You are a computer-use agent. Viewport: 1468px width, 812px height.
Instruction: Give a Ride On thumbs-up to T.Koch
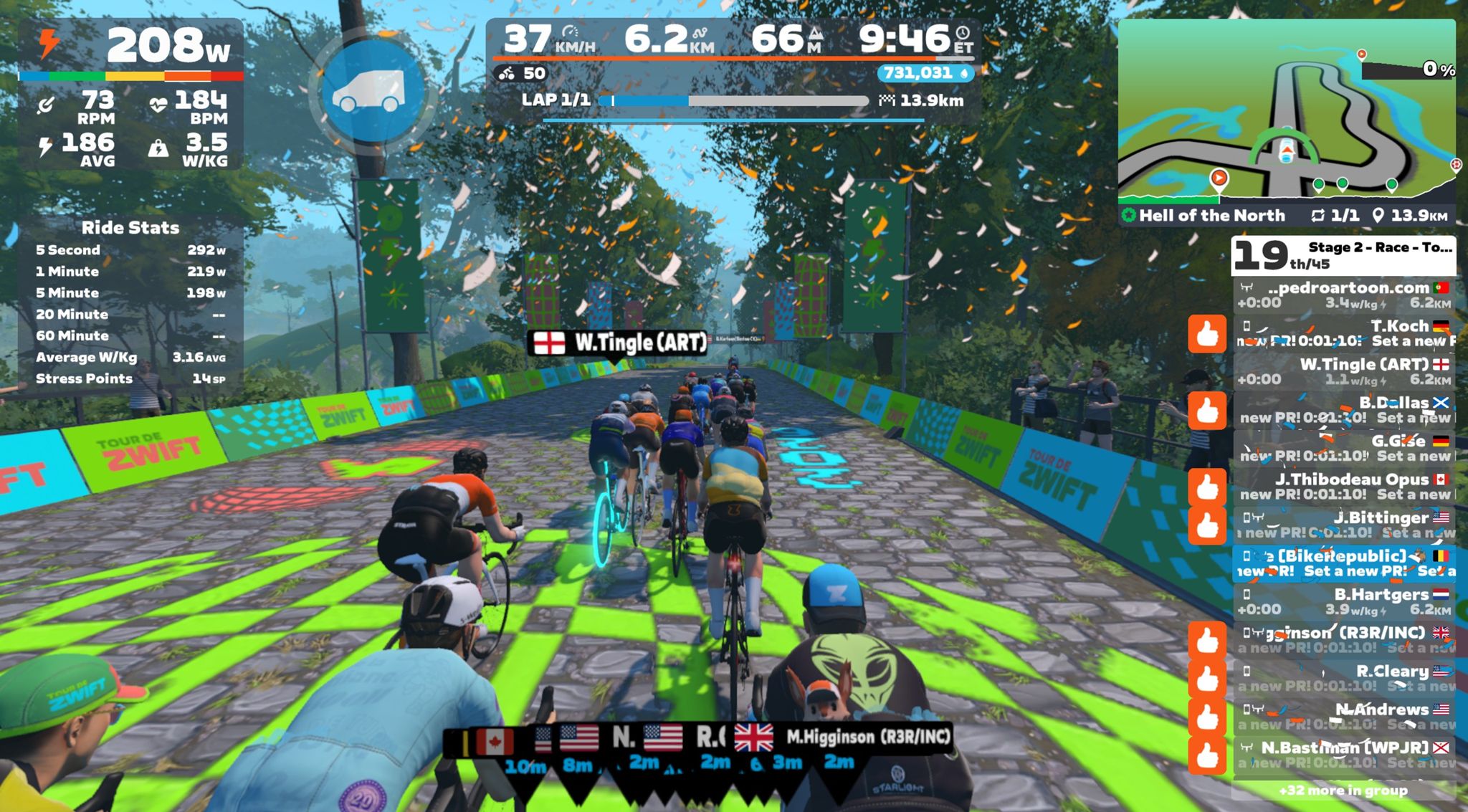point(1207,334)
